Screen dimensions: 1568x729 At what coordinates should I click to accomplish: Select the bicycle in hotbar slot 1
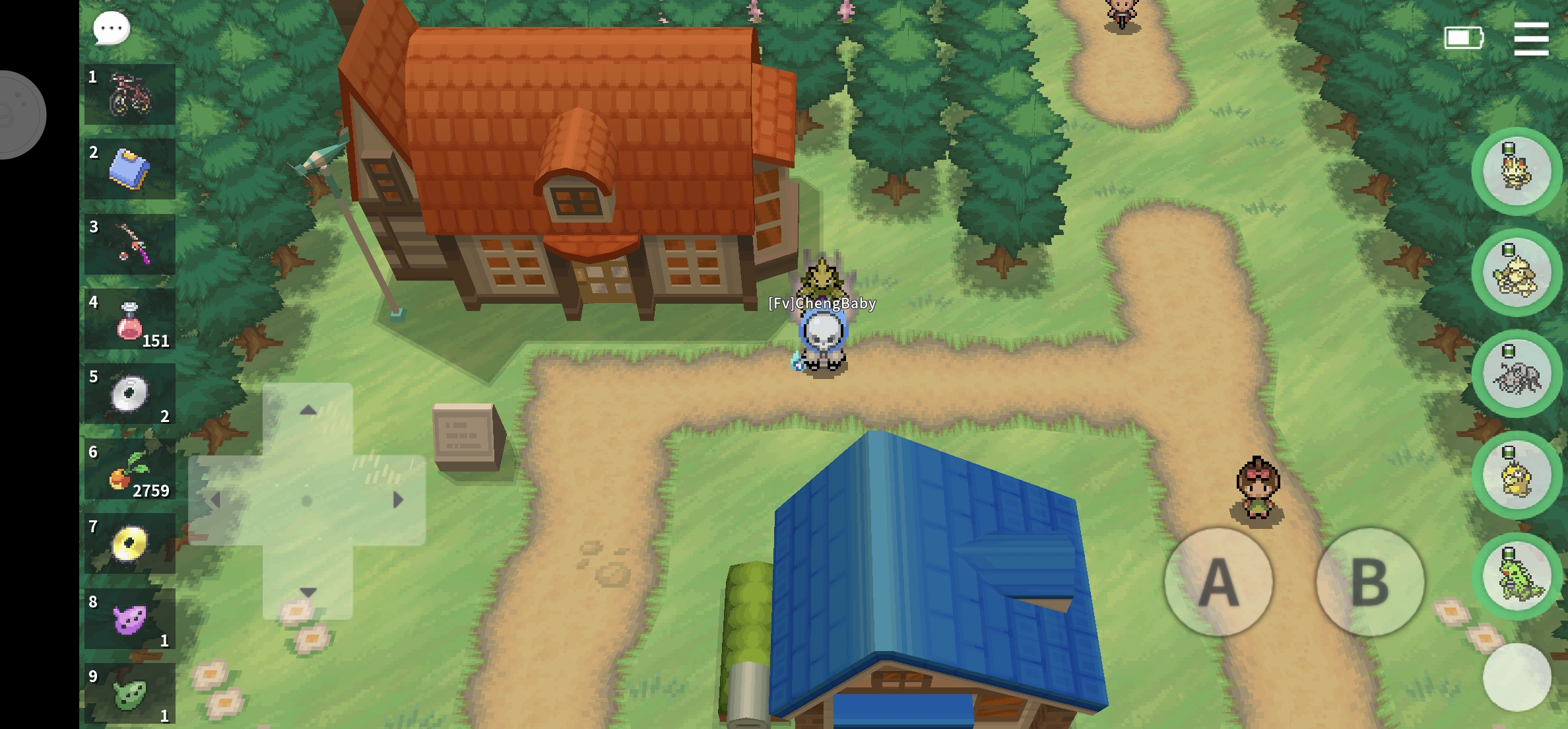[x=129, y=93]
